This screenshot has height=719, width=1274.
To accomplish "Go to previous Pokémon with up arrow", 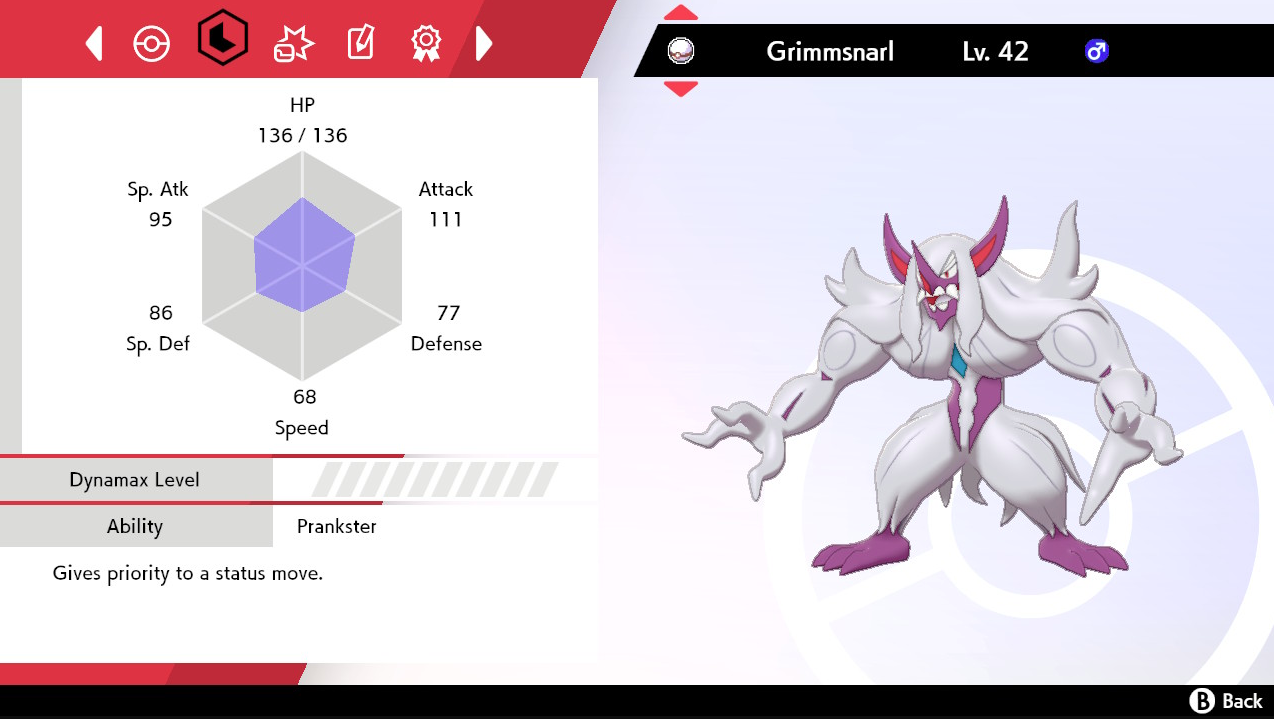I will pyautogui.click(x=681, y=13).
